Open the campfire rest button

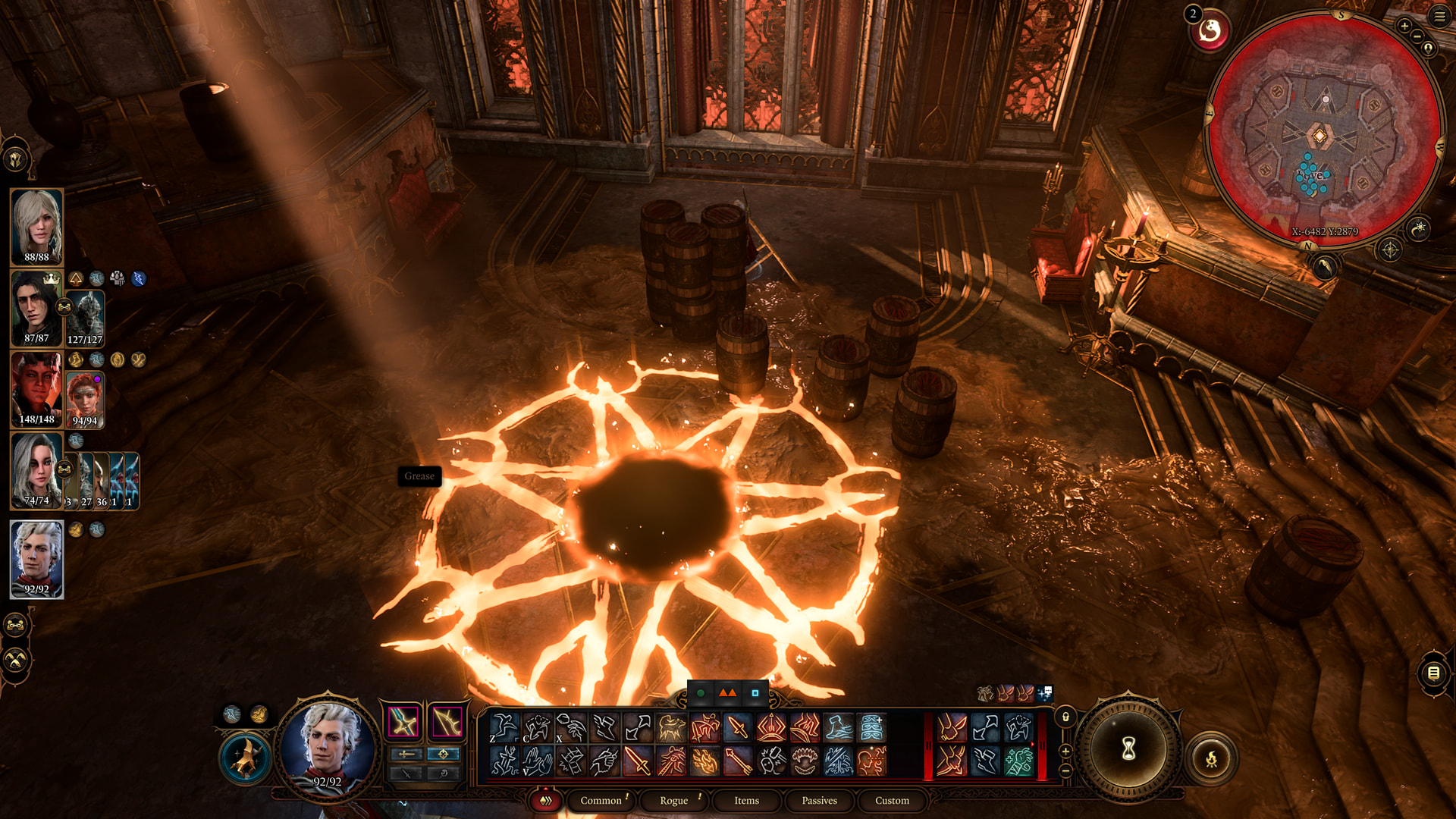1211,758
